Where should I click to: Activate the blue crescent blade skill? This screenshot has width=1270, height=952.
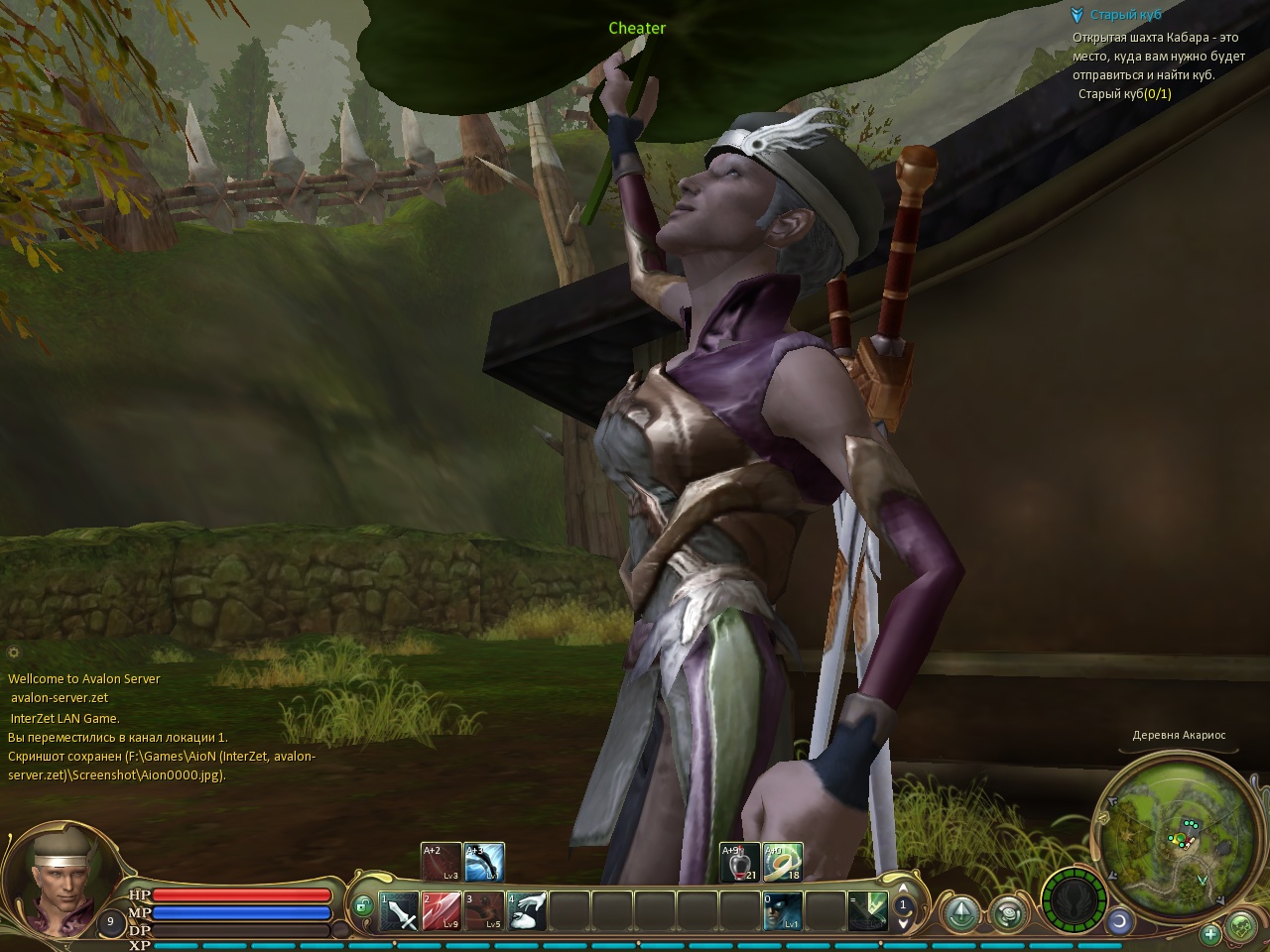(x=484, y=862)
